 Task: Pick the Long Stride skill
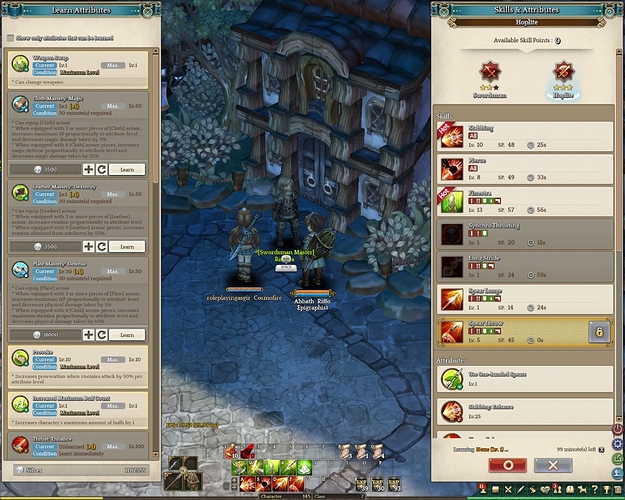pos(452,267)
